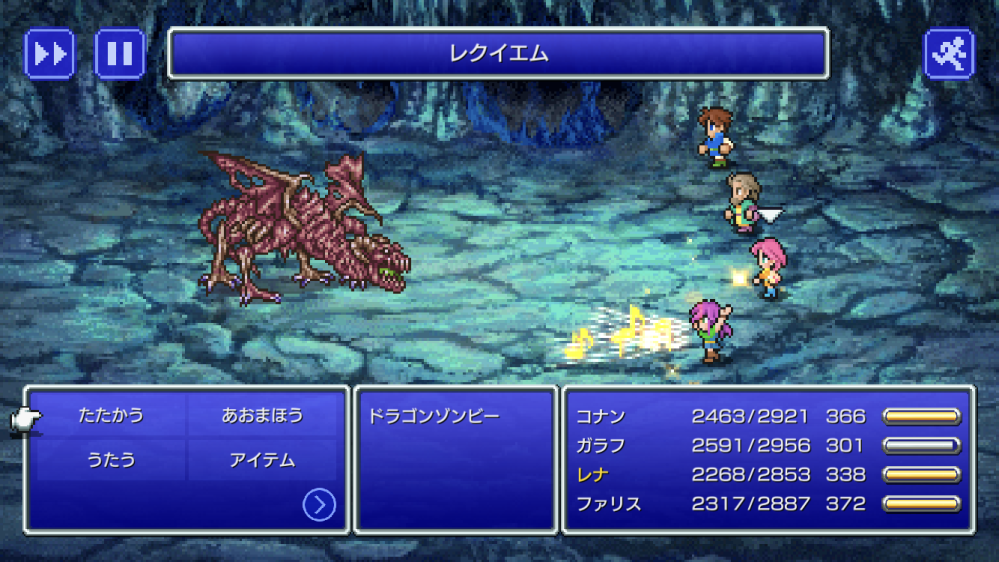Open the アイテム command

click(x=262, y=461)
